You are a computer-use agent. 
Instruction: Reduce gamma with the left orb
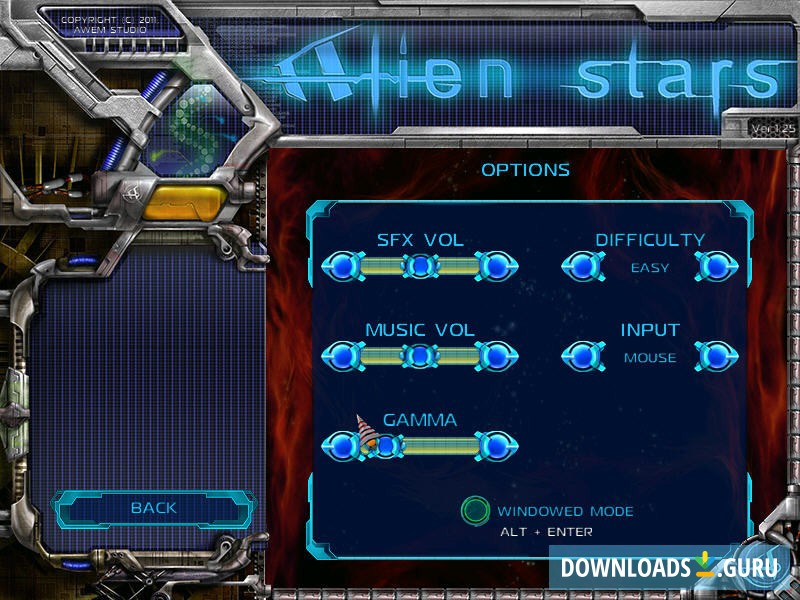click(x=342, y=445)
